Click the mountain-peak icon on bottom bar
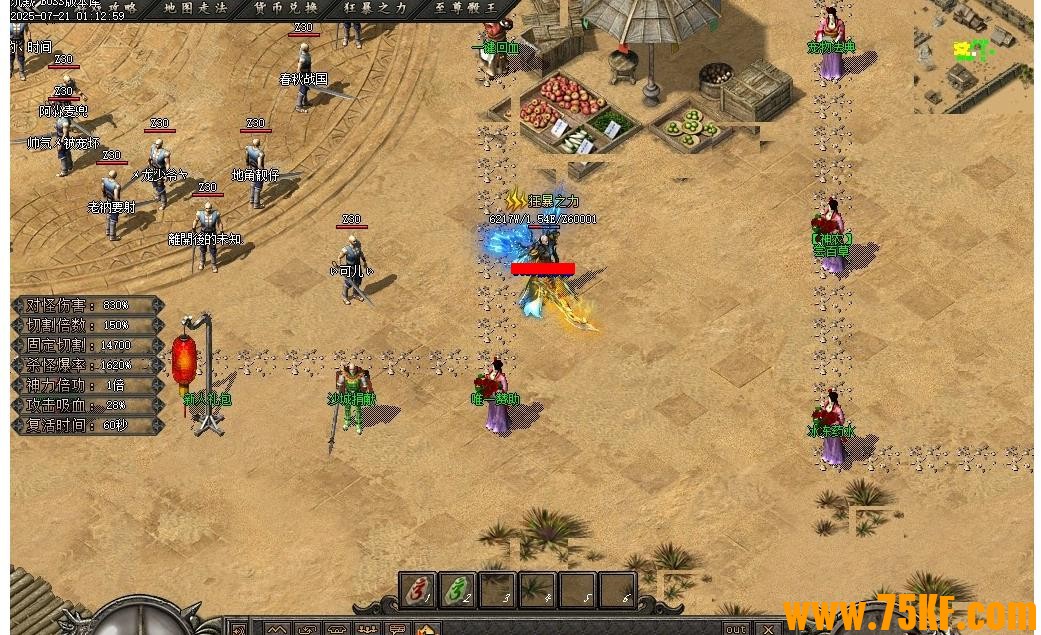The image size is (1041, 635). coord(277,629)
